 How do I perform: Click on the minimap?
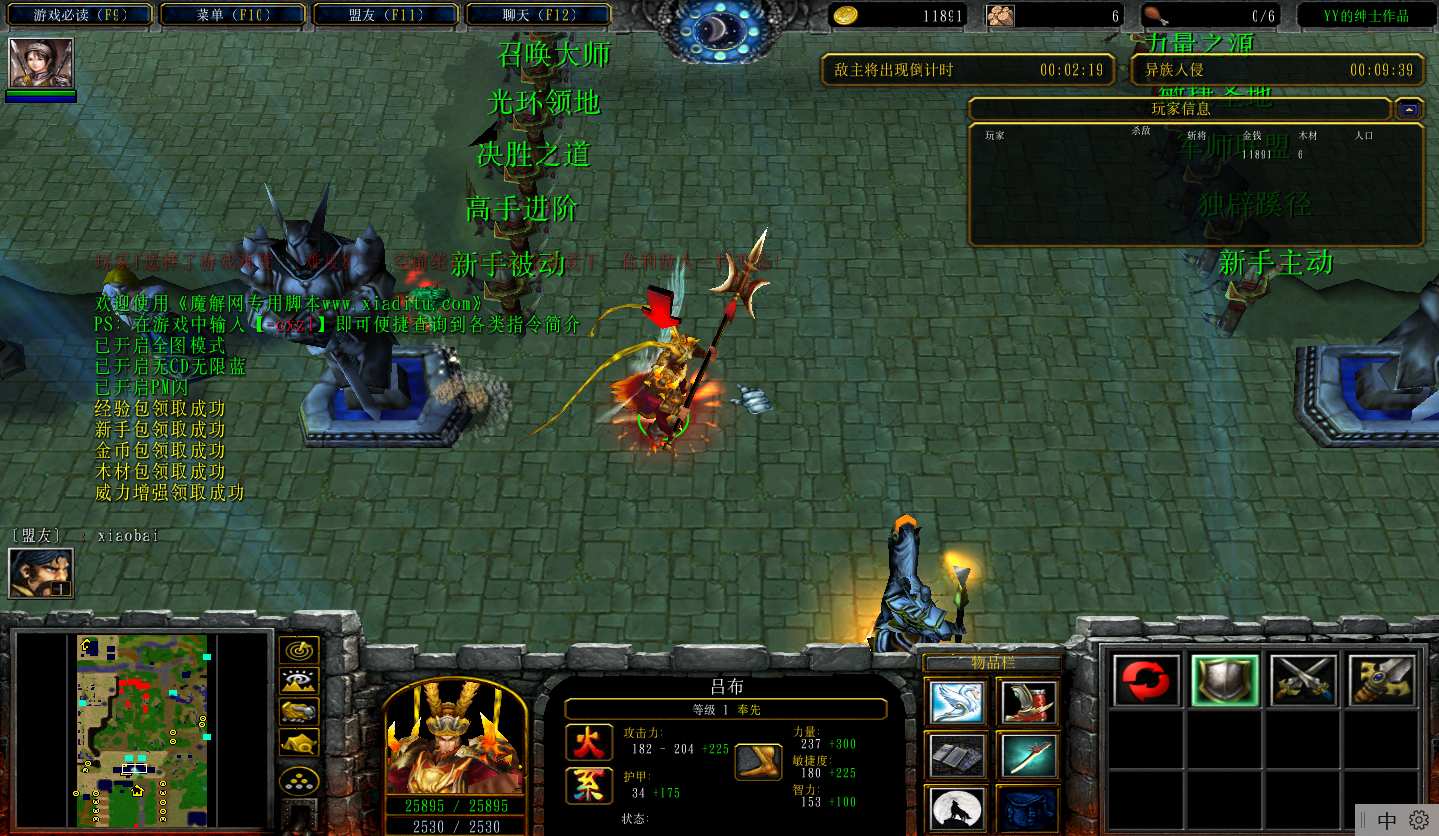pyautogui.click(x=142, y=730)
